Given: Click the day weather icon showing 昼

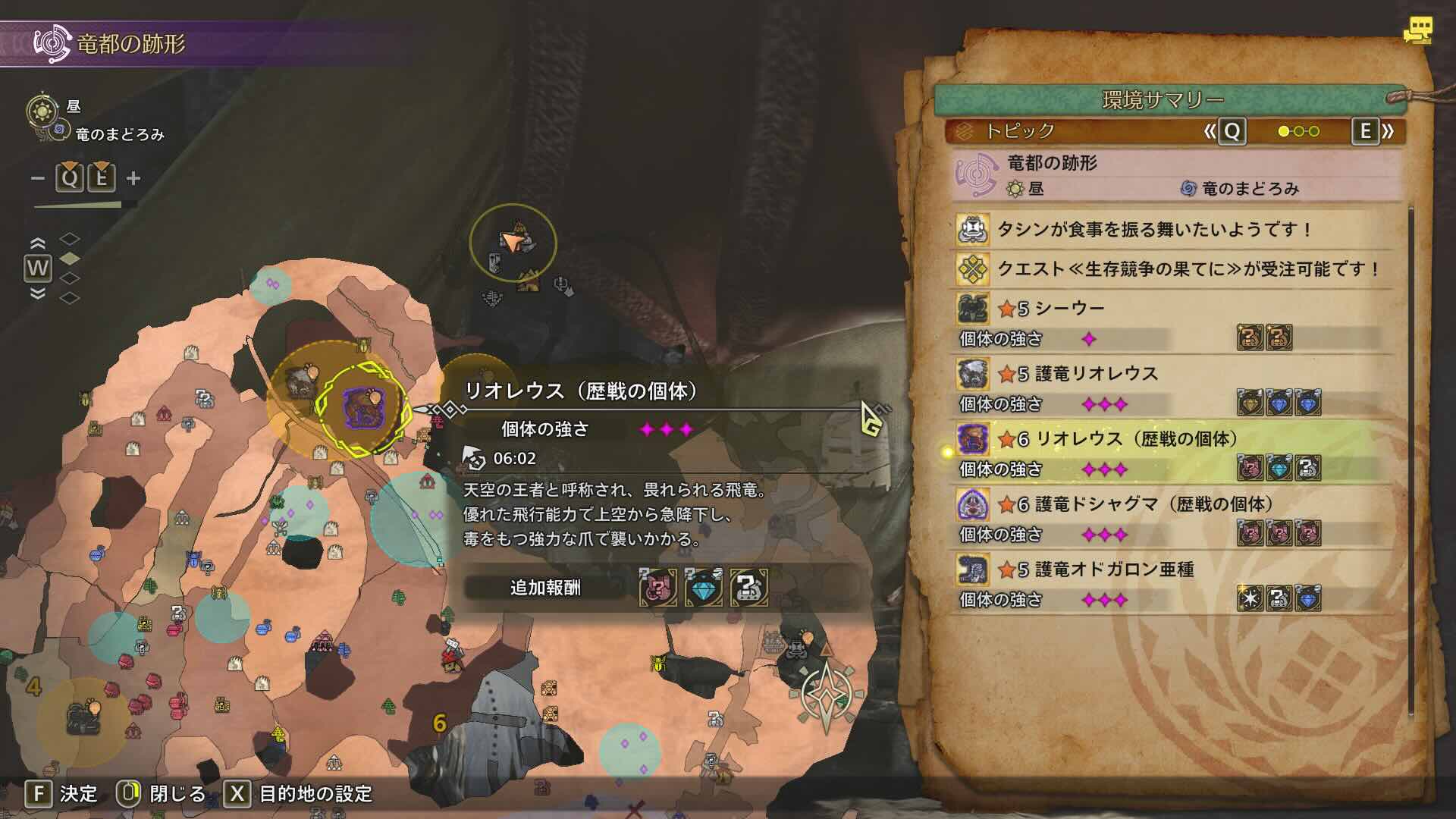Looking at the screenshot, I should [42, 112].
